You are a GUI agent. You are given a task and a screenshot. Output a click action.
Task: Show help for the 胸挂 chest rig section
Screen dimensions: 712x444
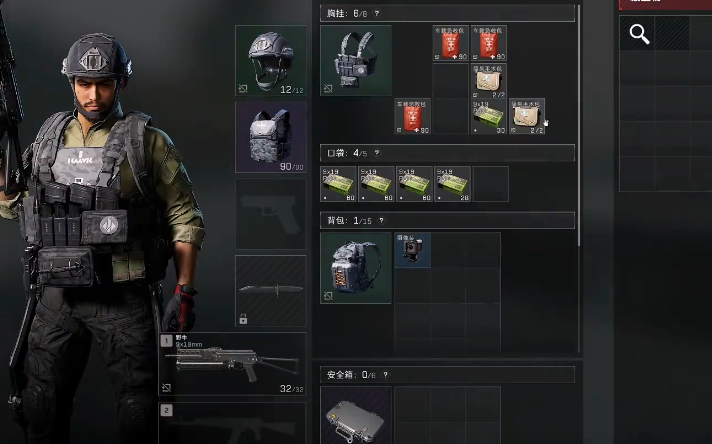[377, 14]
